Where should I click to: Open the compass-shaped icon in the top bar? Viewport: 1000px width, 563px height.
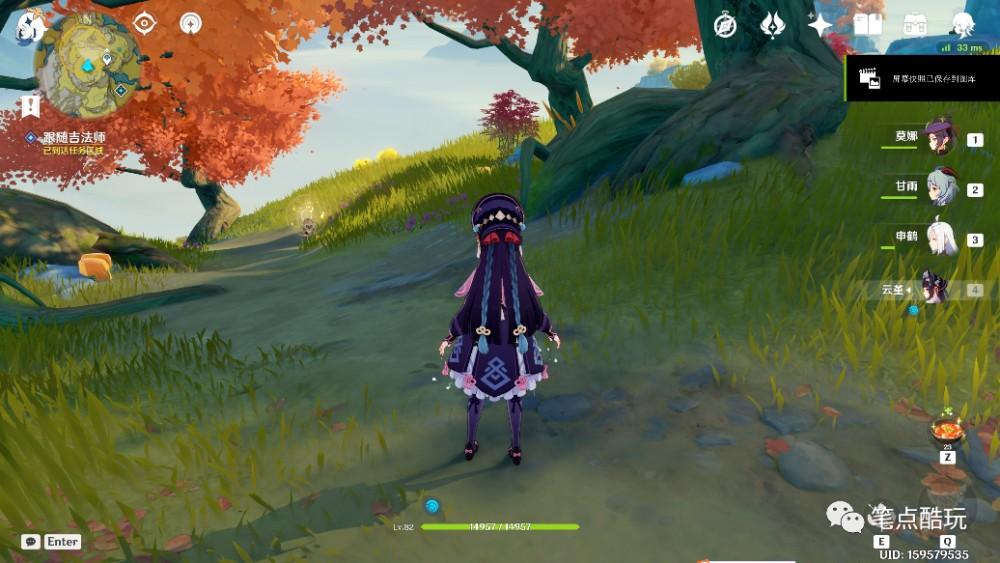[725, 25]
